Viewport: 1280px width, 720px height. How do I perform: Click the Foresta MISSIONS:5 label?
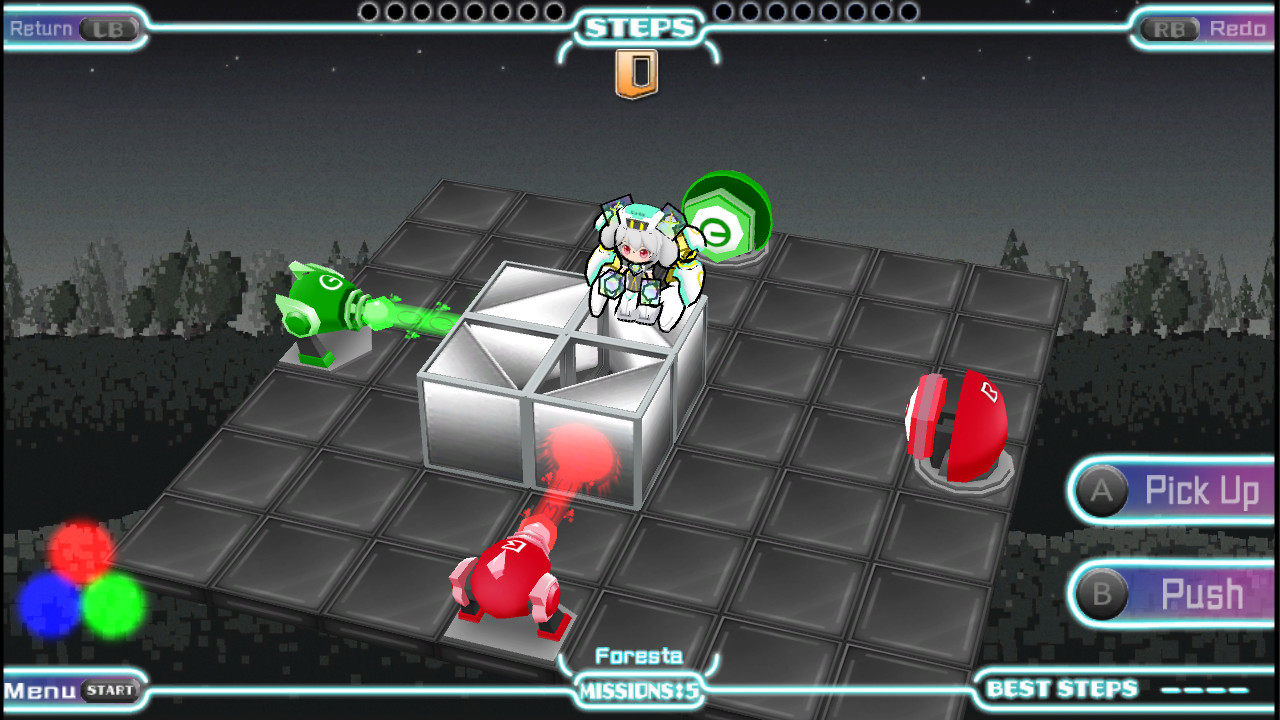click(x=639, y=678)
